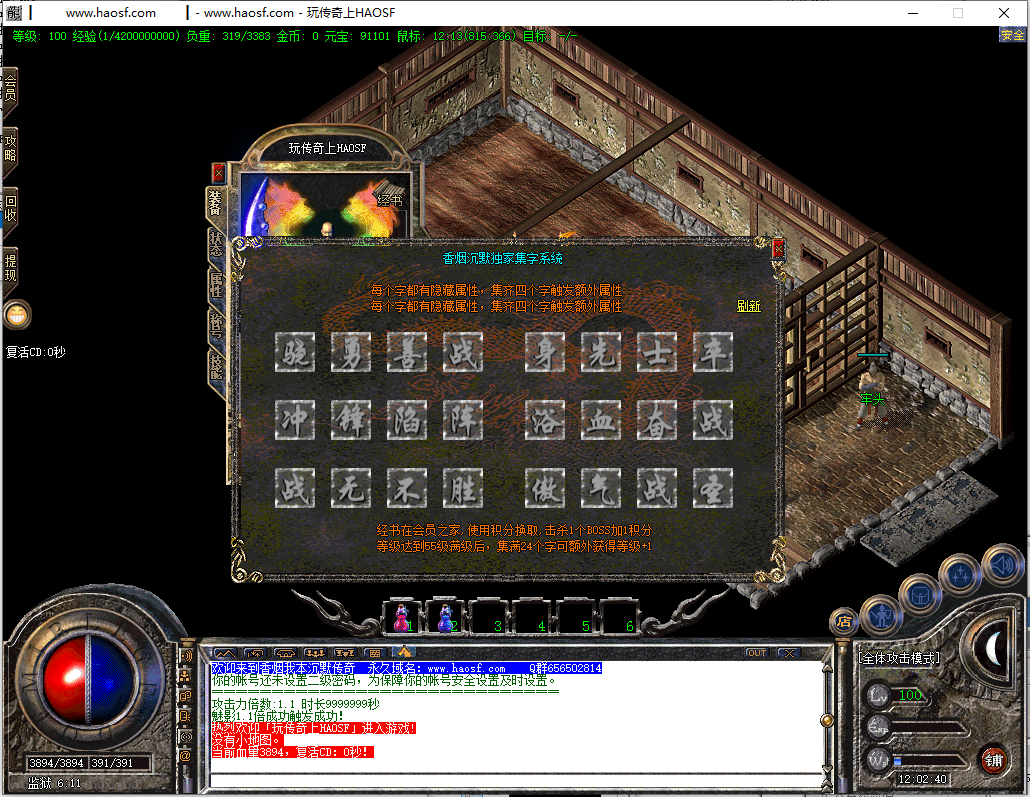This screenshot has height=797, width=1030.
Task: Open the bag with the backpack icon
Action: click(920, 595)
